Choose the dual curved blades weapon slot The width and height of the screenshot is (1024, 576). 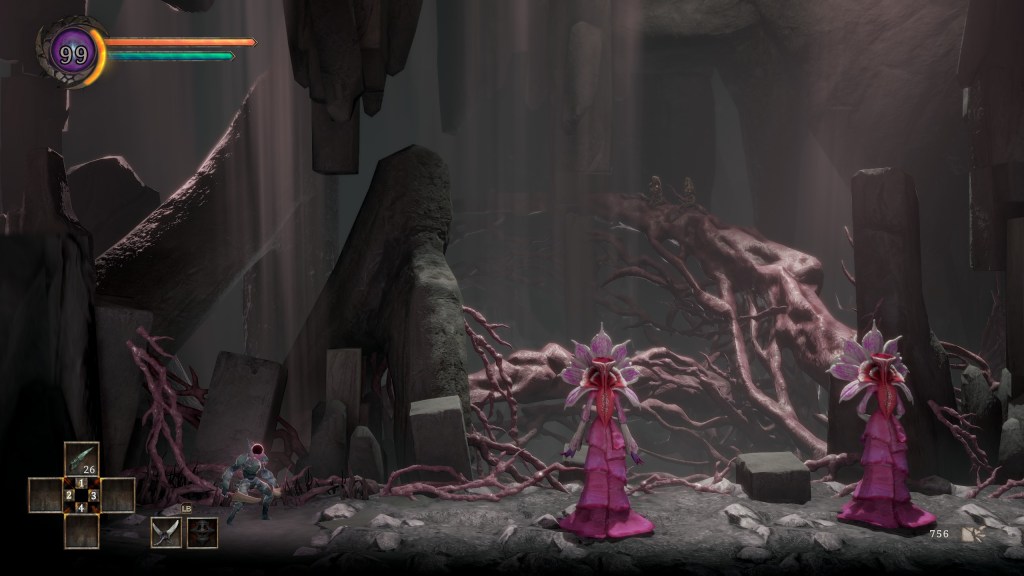(165, 532)
